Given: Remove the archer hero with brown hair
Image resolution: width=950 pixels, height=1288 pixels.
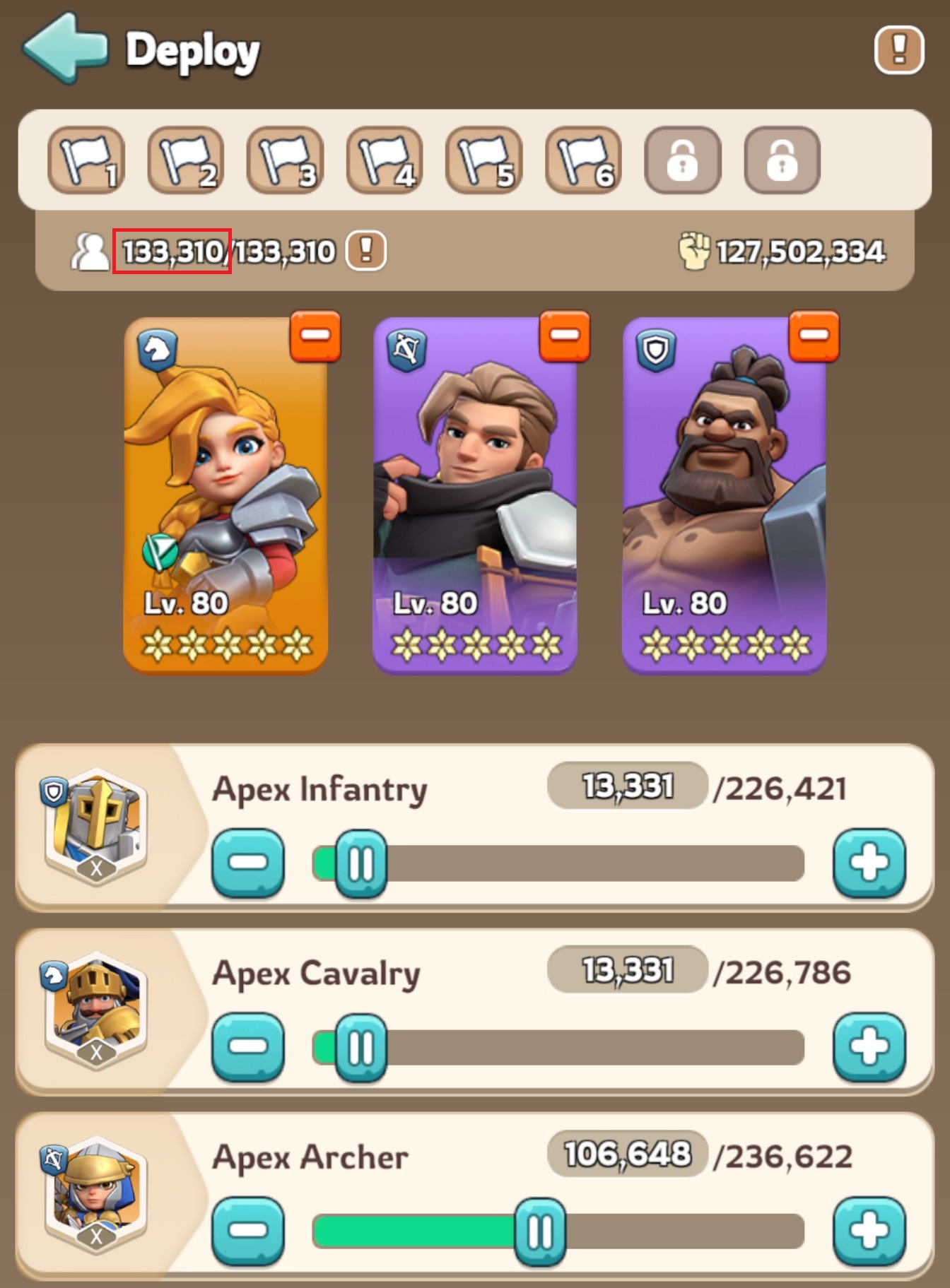Looking at the screenshot, I should [x=564, y=336].
